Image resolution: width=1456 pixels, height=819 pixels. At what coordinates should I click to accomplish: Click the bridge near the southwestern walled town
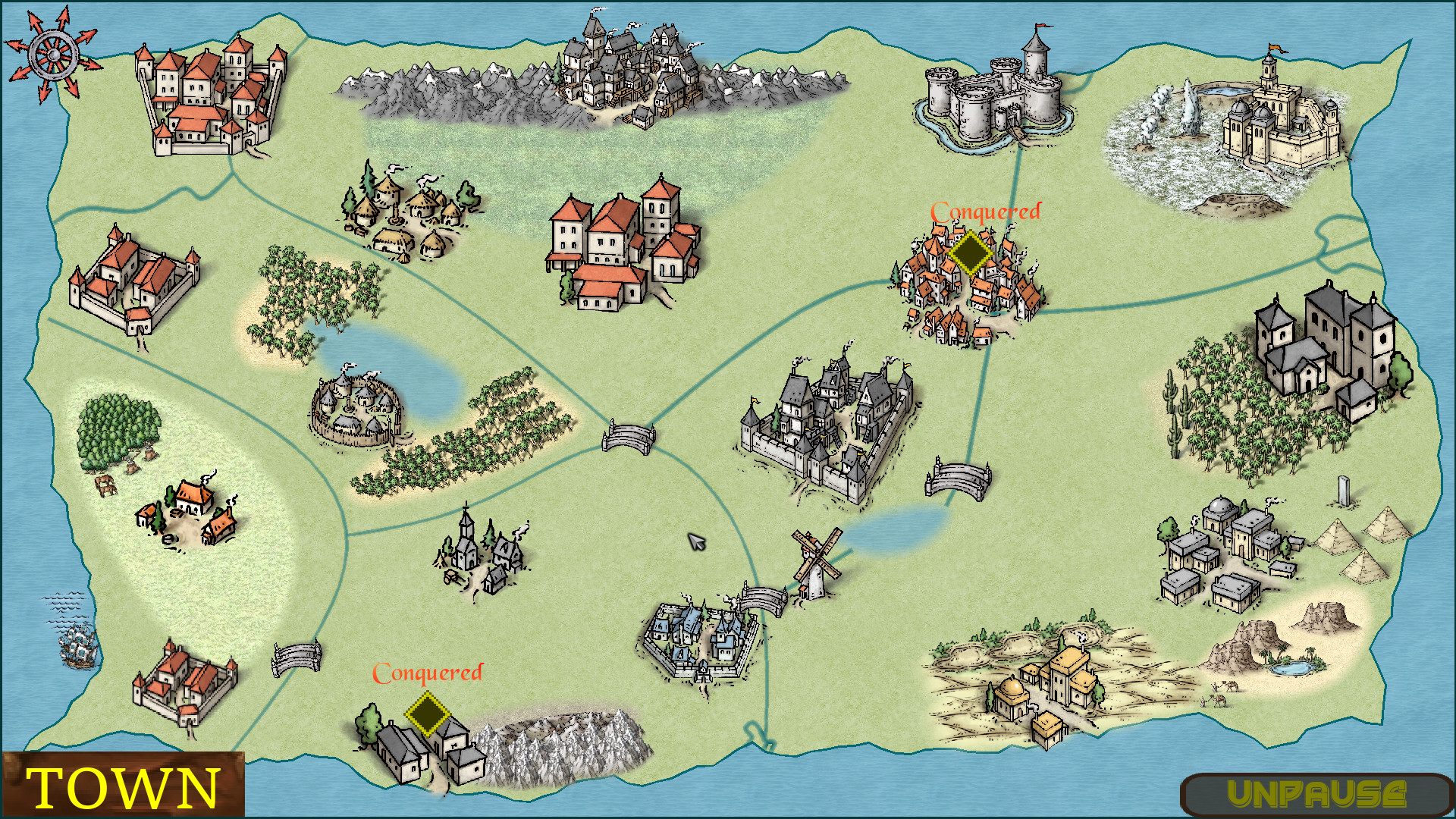click(296, 660)
